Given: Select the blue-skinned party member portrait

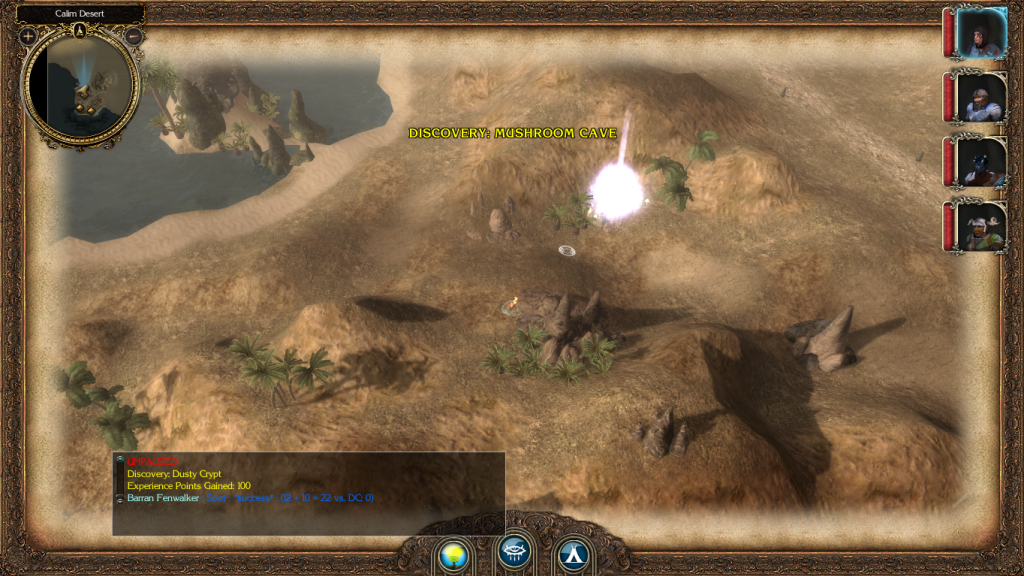Looking at the screenshot, I should (980, 162).
